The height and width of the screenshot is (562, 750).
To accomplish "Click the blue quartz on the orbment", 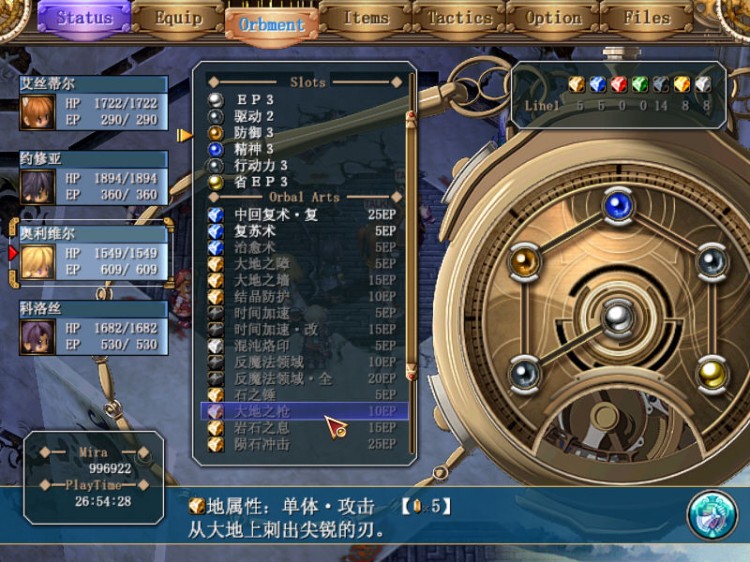I will pyautogui.click(x=617, y=206).
